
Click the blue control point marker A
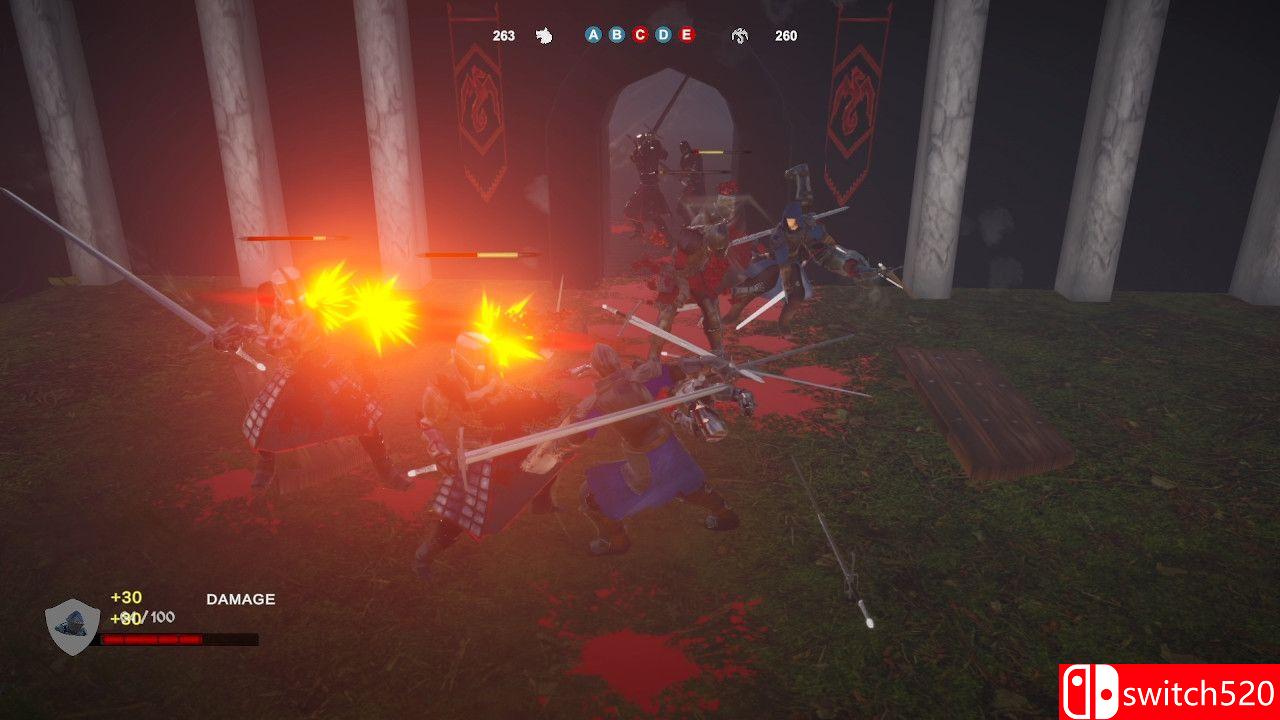592,35
